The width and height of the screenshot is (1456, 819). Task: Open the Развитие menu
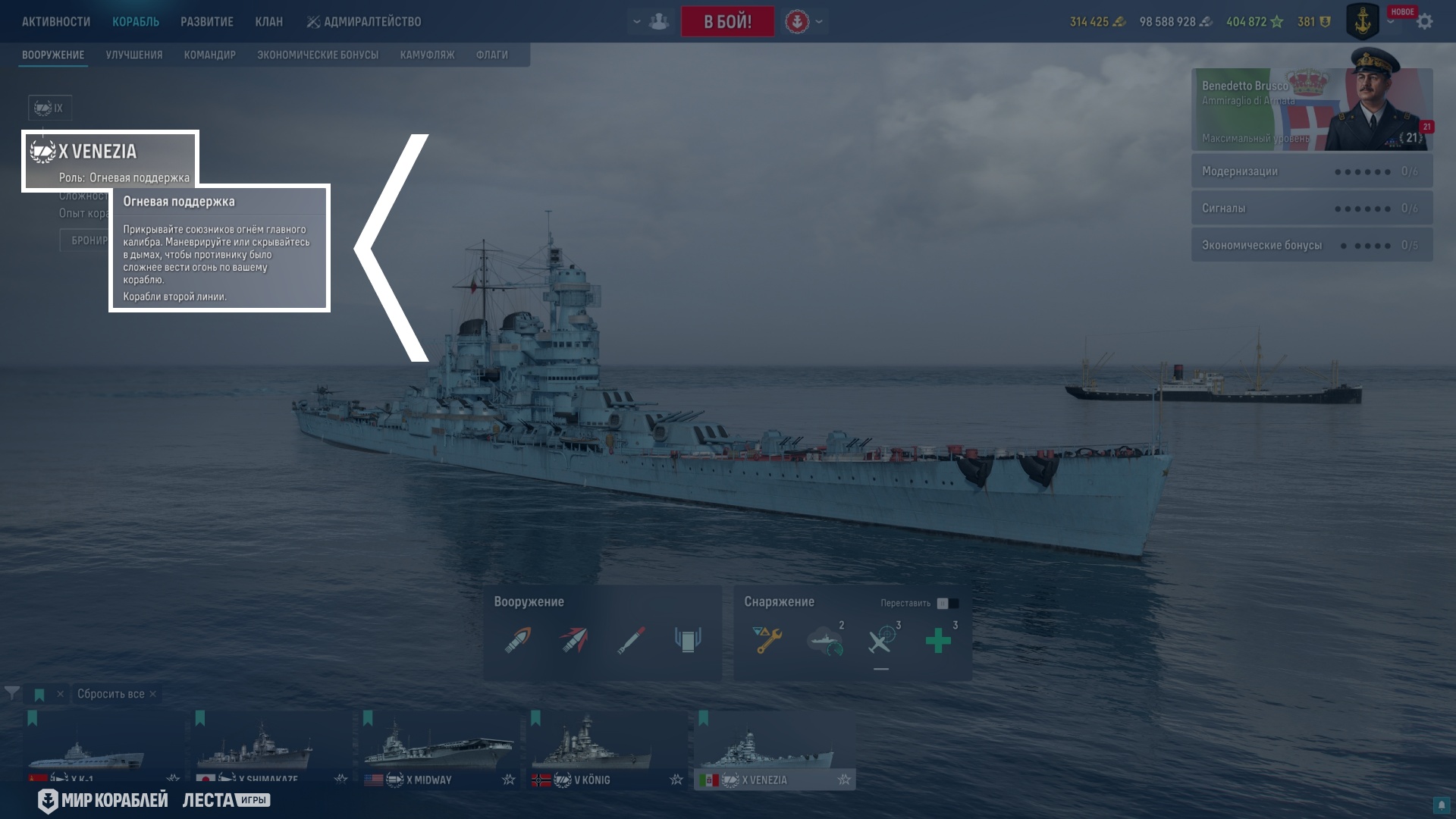[206, 21]
